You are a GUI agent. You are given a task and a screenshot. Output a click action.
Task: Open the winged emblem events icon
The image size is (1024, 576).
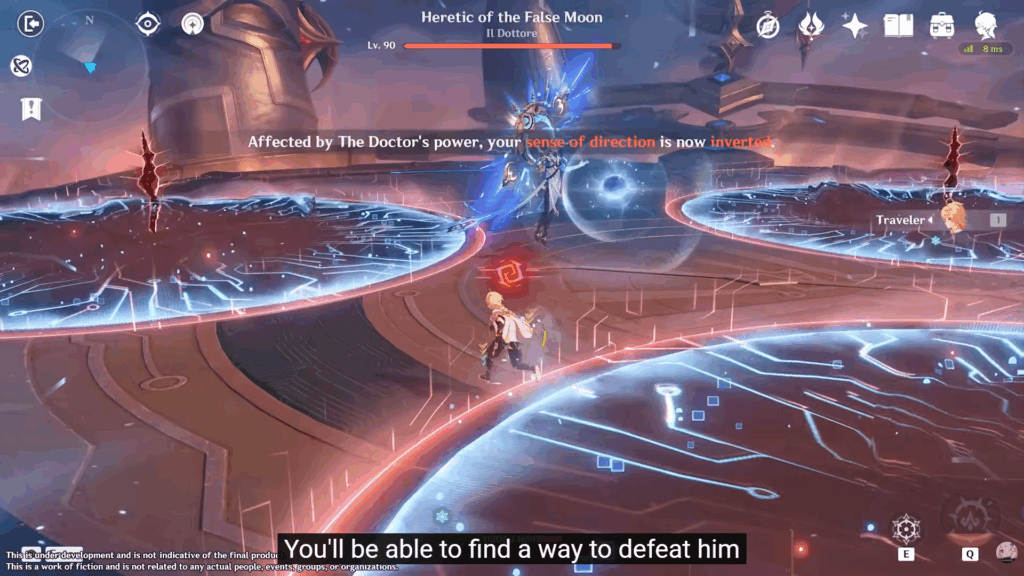[810, 26]
